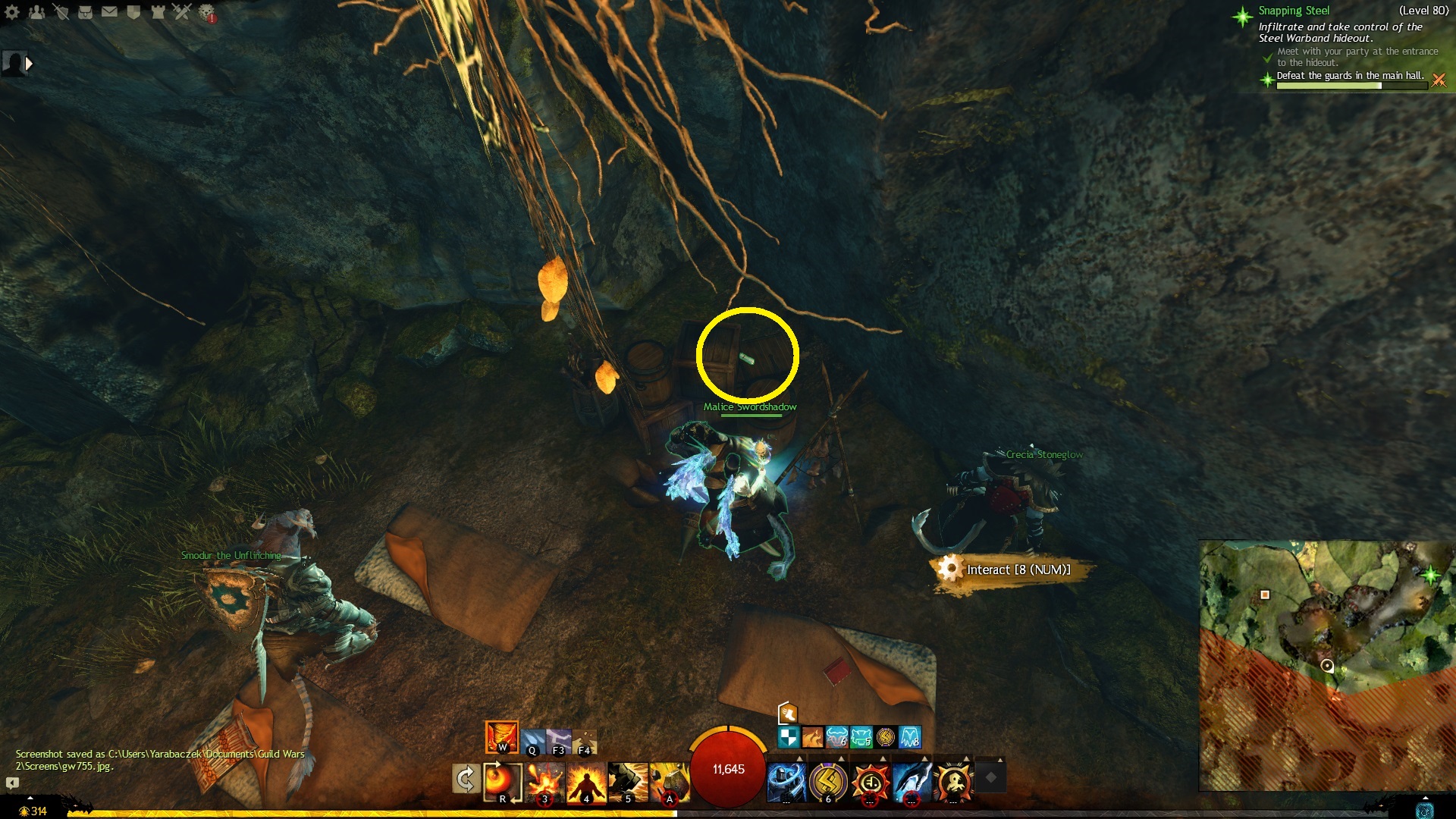Open the PvP crossed swords icon
The width and height of the screenshot is (1456, 819).
[182, 12]
